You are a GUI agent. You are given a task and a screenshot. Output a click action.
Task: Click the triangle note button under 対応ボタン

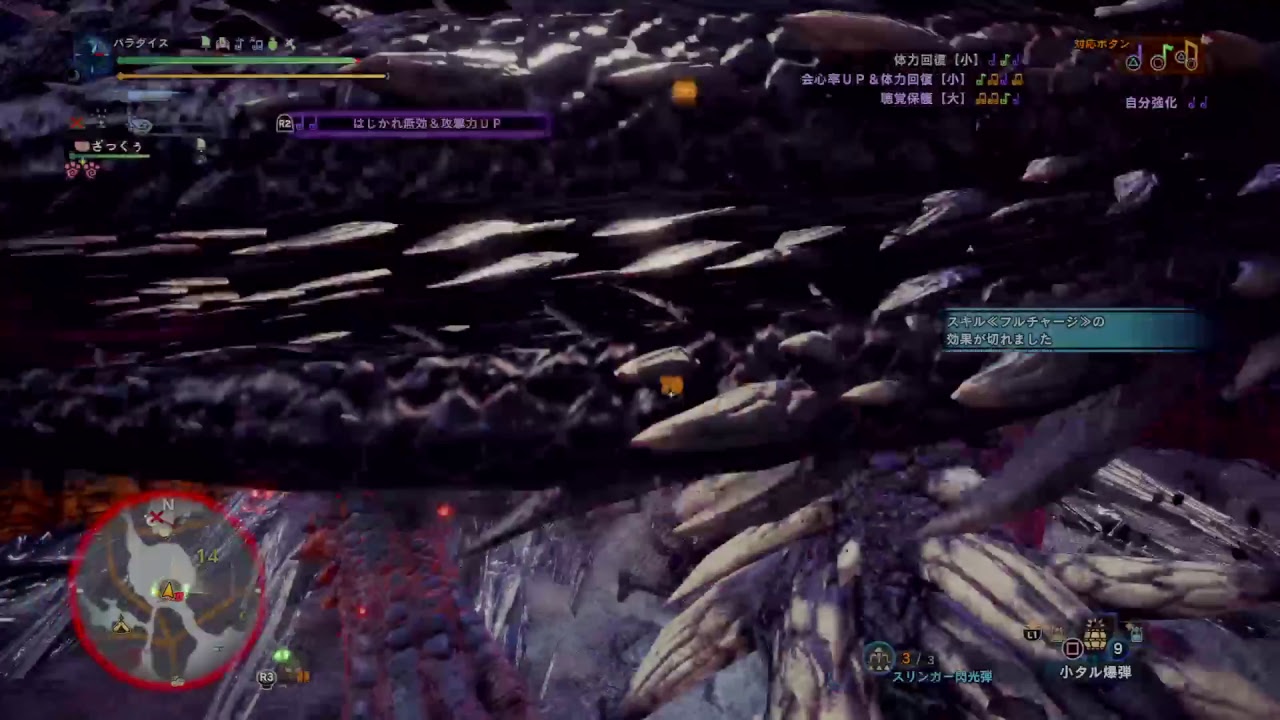coord(1134,62)
